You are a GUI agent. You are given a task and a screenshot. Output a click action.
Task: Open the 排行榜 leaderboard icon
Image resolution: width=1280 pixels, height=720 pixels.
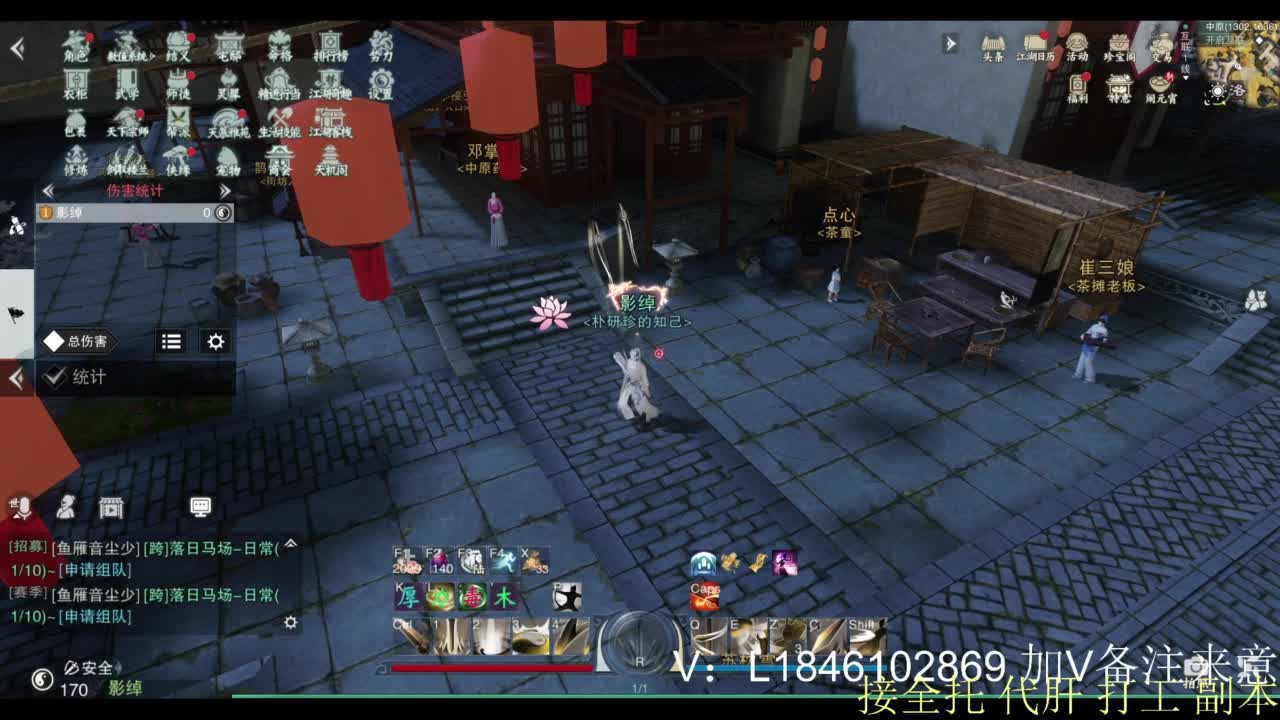(x=330, y=46)
